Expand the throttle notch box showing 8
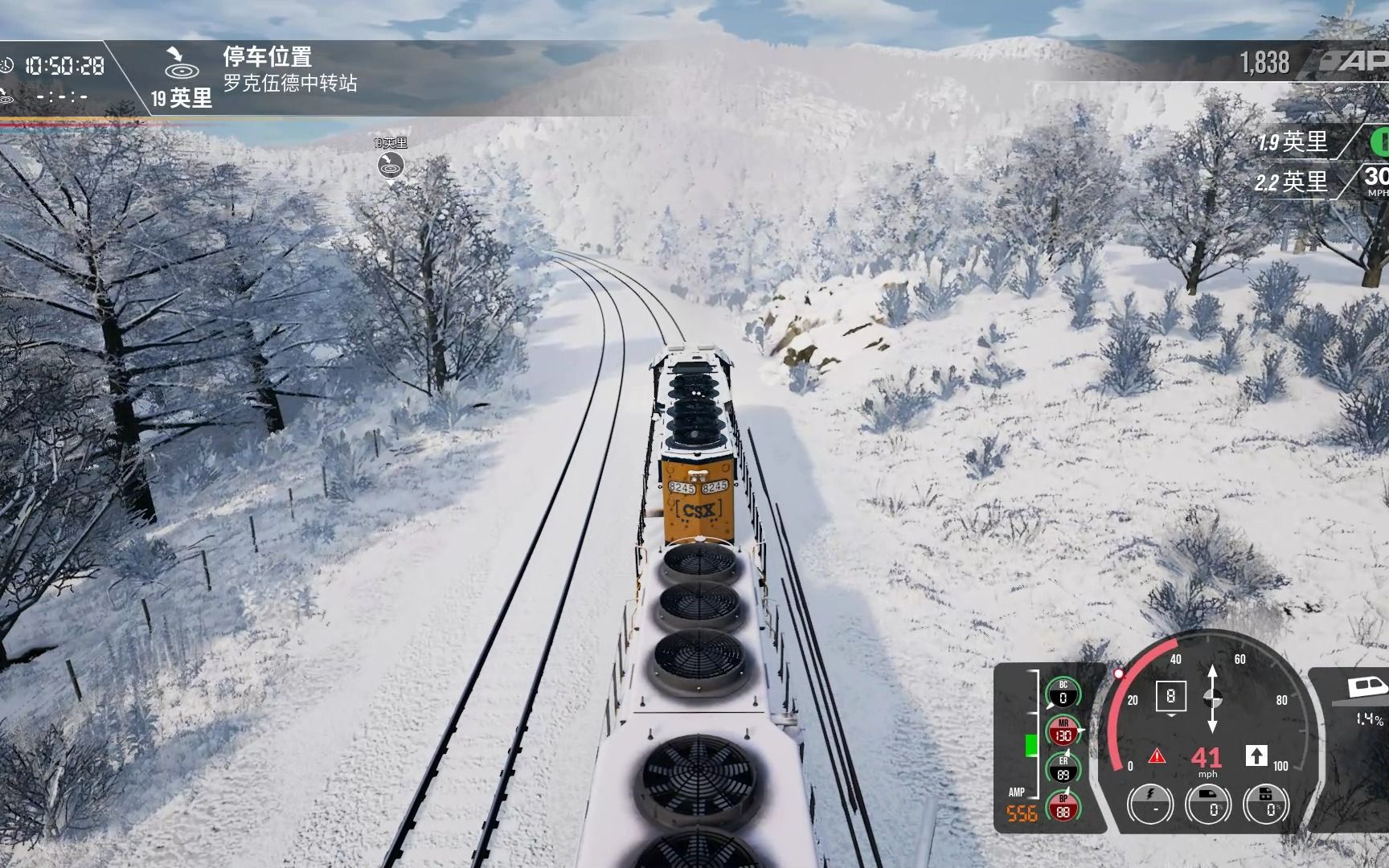Image resolution: width=1389 pixels, height=868 pixels. [1171, 696]
